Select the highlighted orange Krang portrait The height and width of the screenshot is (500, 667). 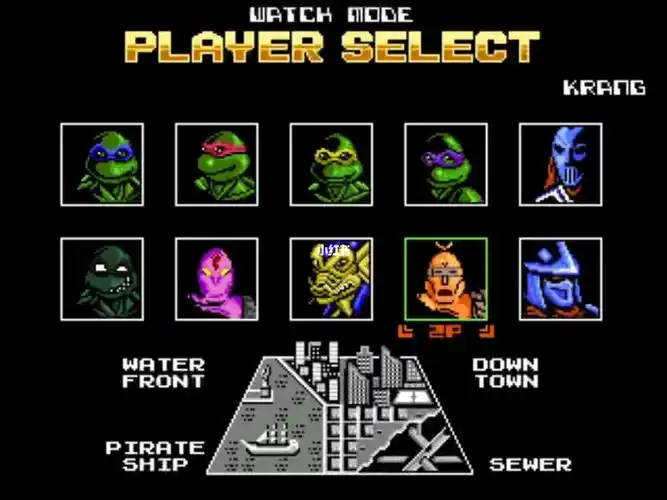tap(446, 279)
